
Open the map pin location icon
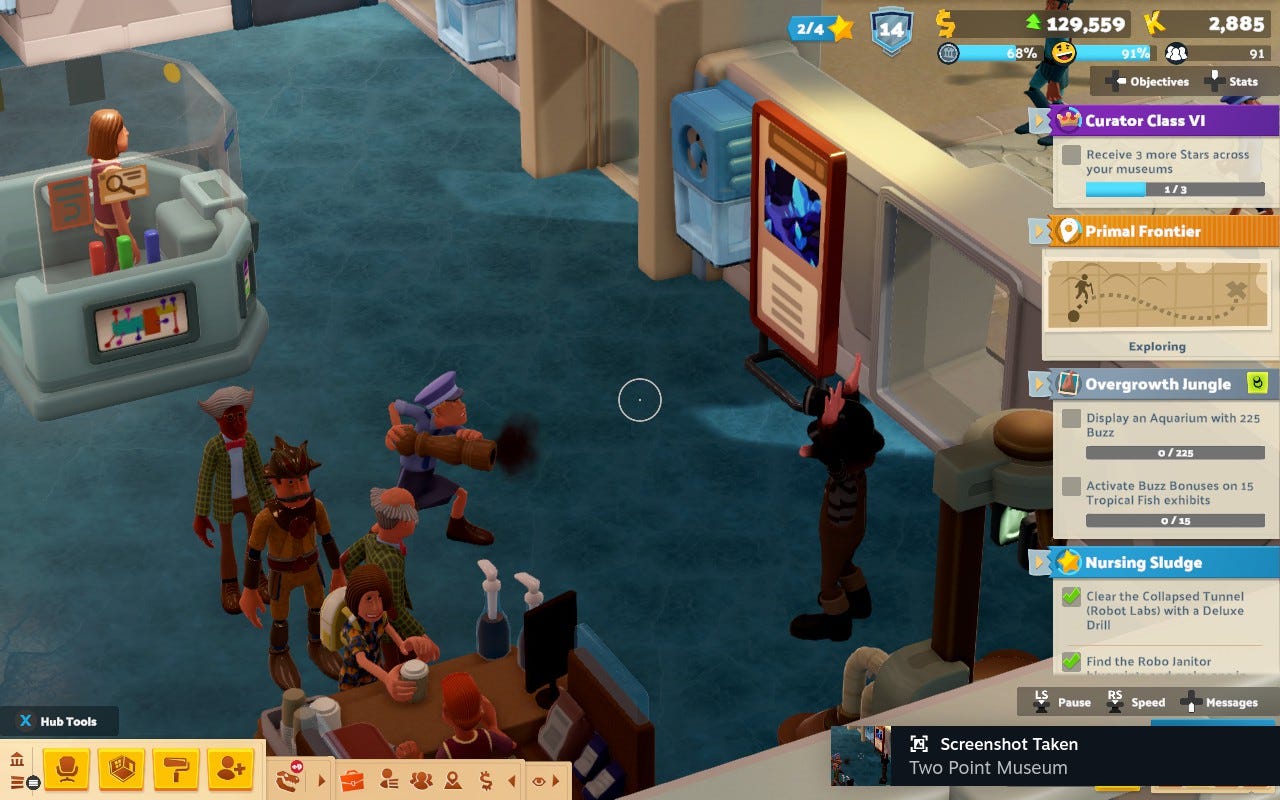coord(453,780)
